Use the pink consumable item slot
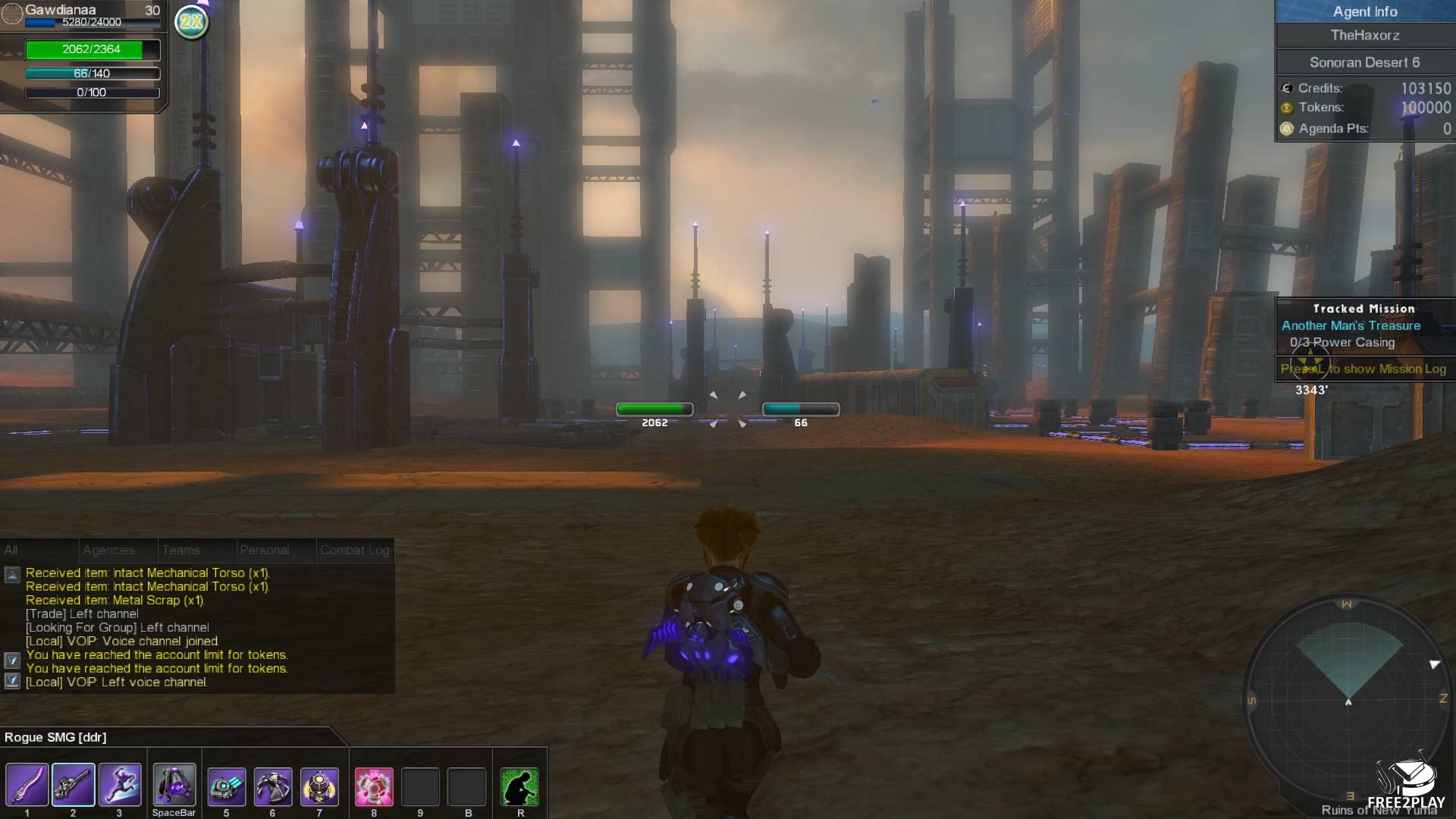1456x819 pixels. point(374,786)
